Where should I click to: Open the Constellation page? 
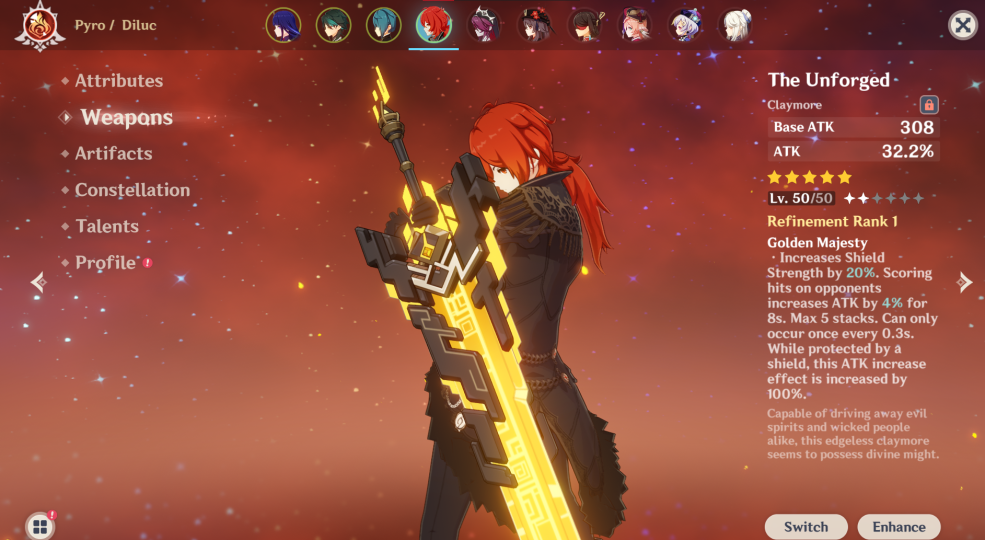point(132,190)
